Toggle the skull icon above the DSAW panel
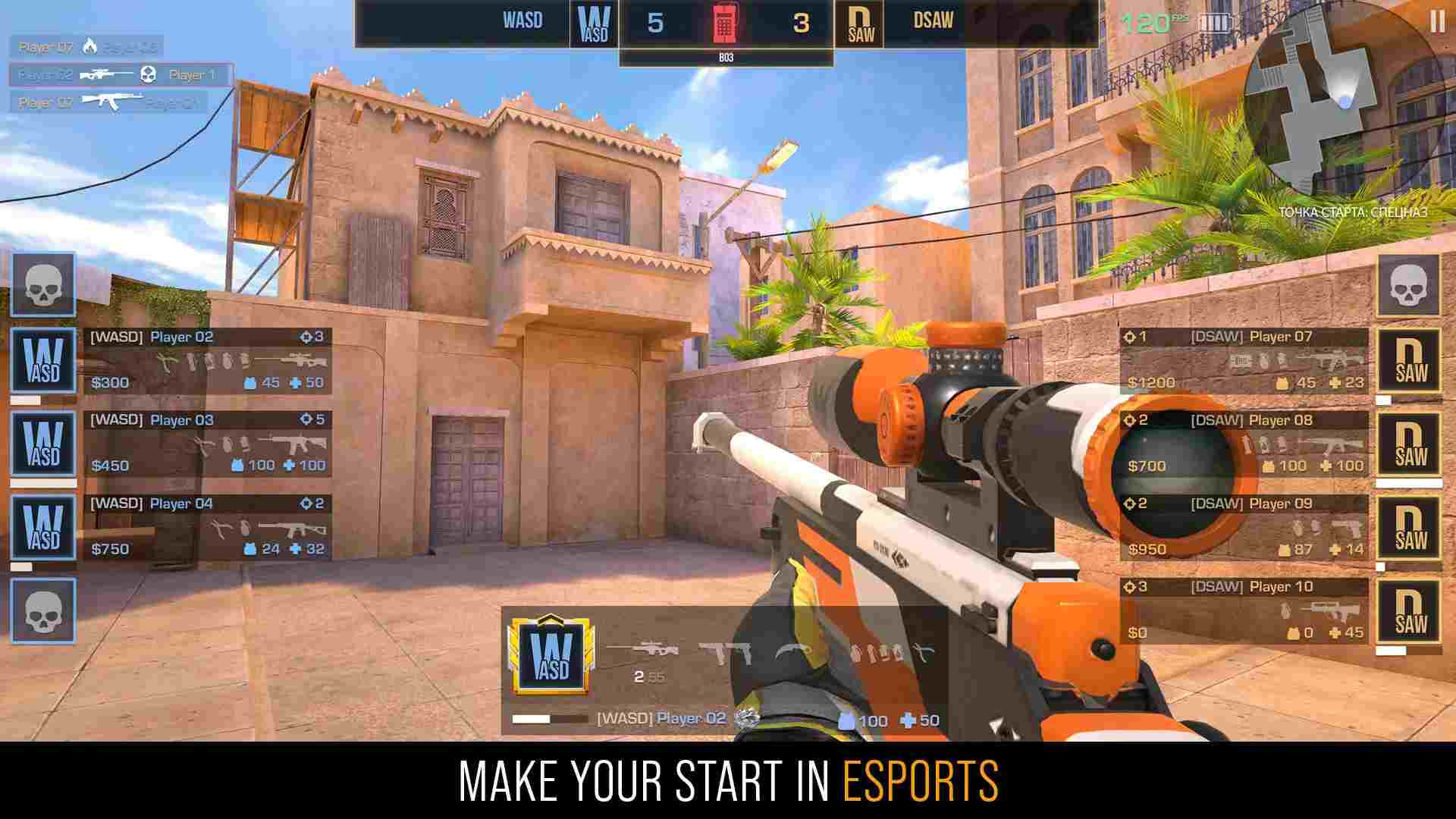1456x819 pixels. click(1410, 287)
